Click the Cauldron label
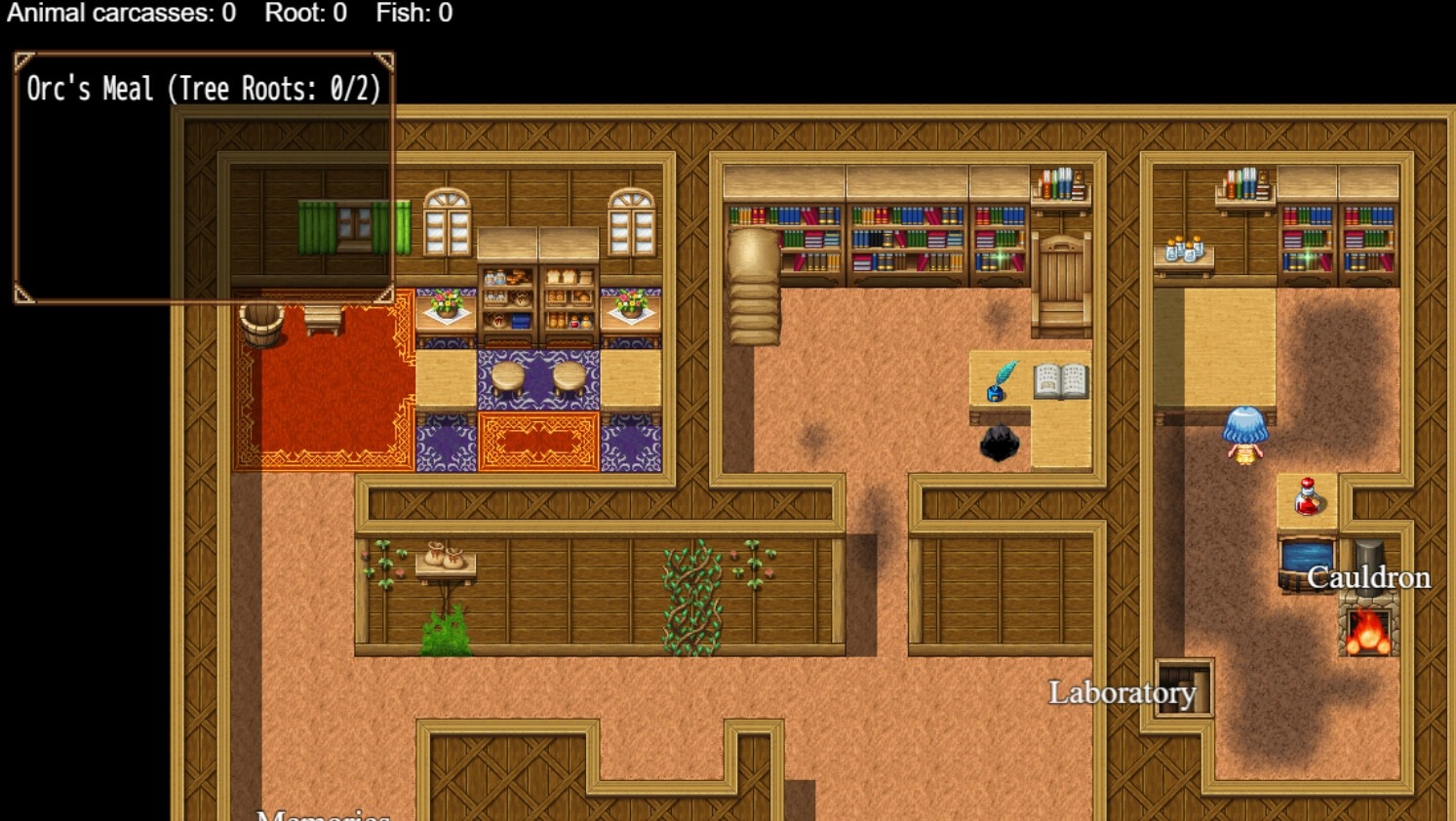The width and height of the screenshot is (1456, 821). pos(1368,577)
